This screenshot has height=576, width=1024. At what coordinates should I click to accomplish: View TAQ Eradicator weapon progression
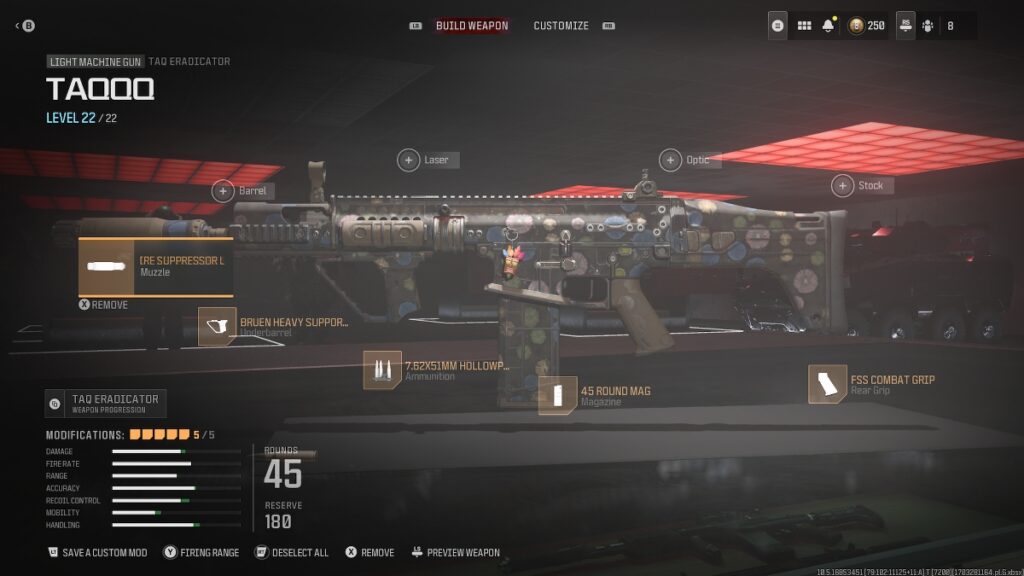coord(106,403)
